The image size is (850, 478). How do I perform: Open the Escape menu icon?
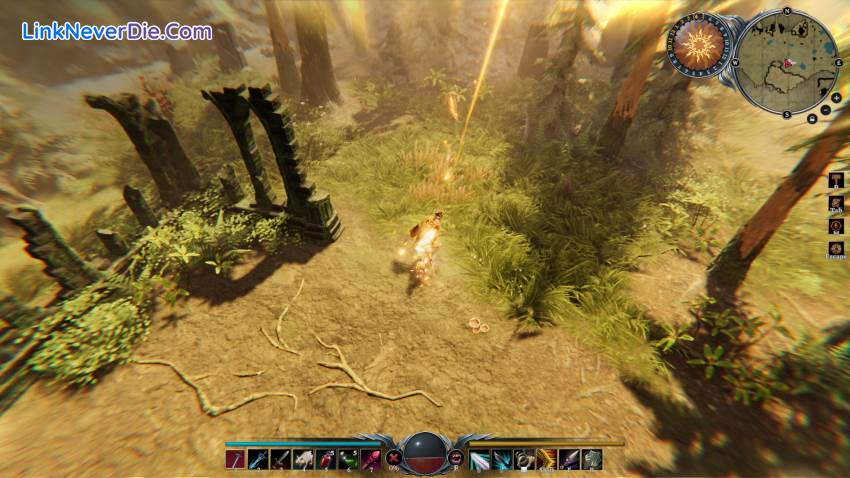click(x=835, y=246)
